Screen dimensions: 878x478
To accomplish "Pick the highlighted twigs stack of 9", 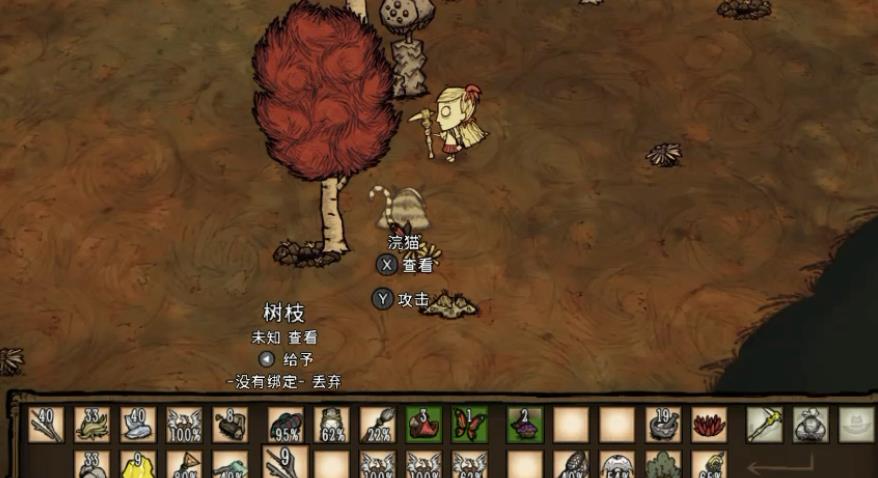I will (x=285, y=464).
